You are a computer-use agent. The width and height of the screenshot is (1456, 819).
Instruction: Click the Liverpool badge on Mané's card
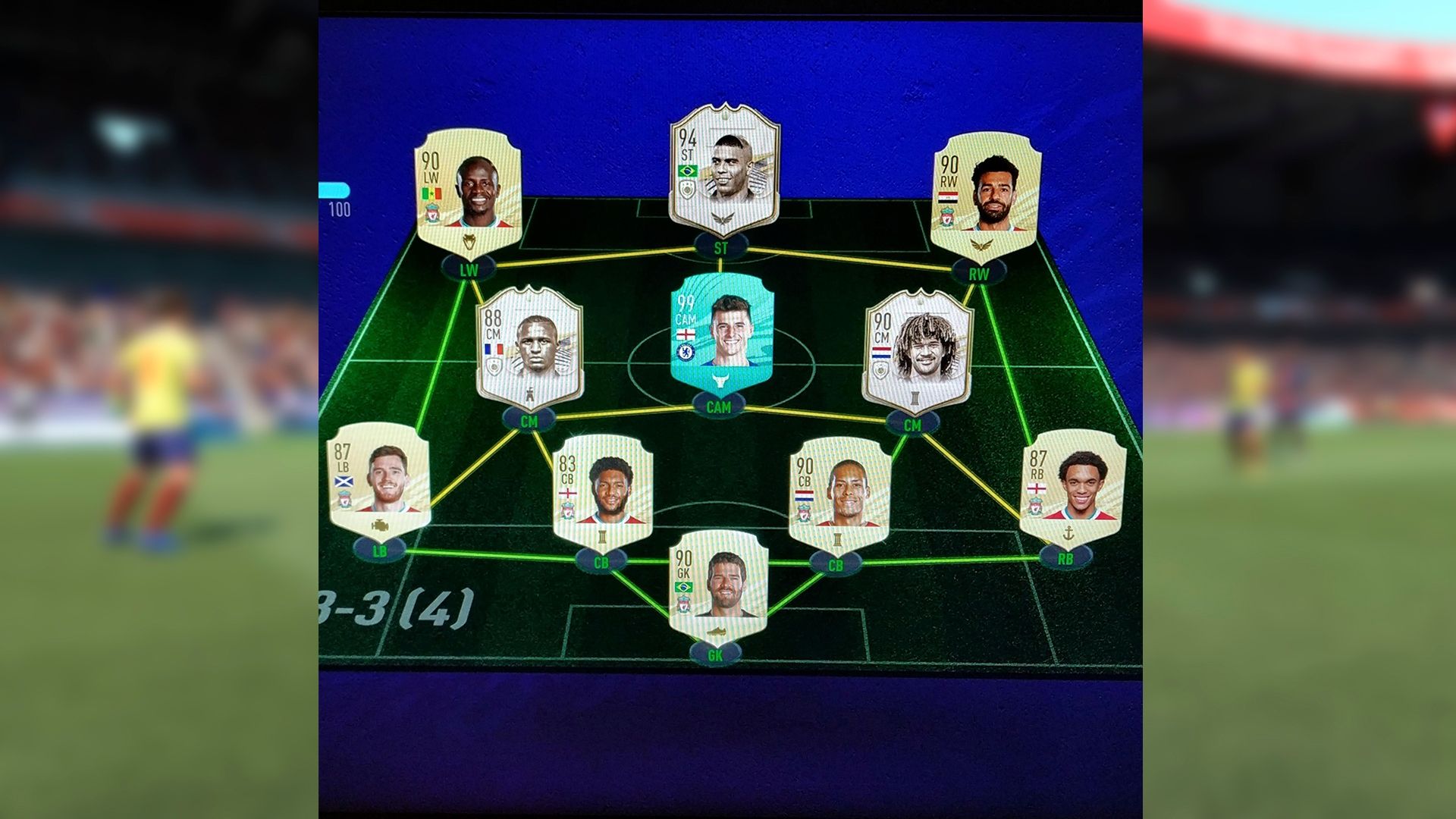point(431,213)
